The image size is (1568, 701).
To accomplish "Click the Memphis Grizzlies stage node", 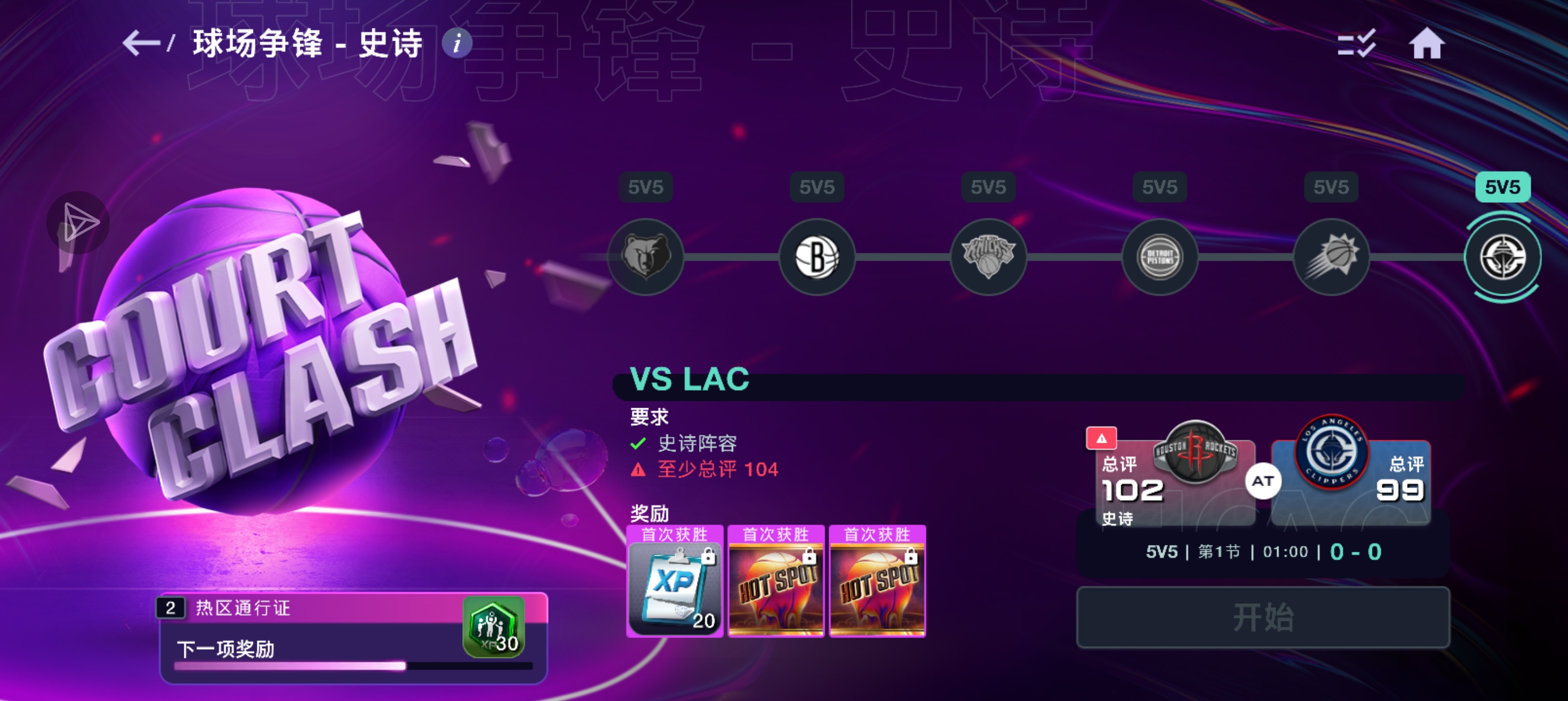I will coord(645,256).
